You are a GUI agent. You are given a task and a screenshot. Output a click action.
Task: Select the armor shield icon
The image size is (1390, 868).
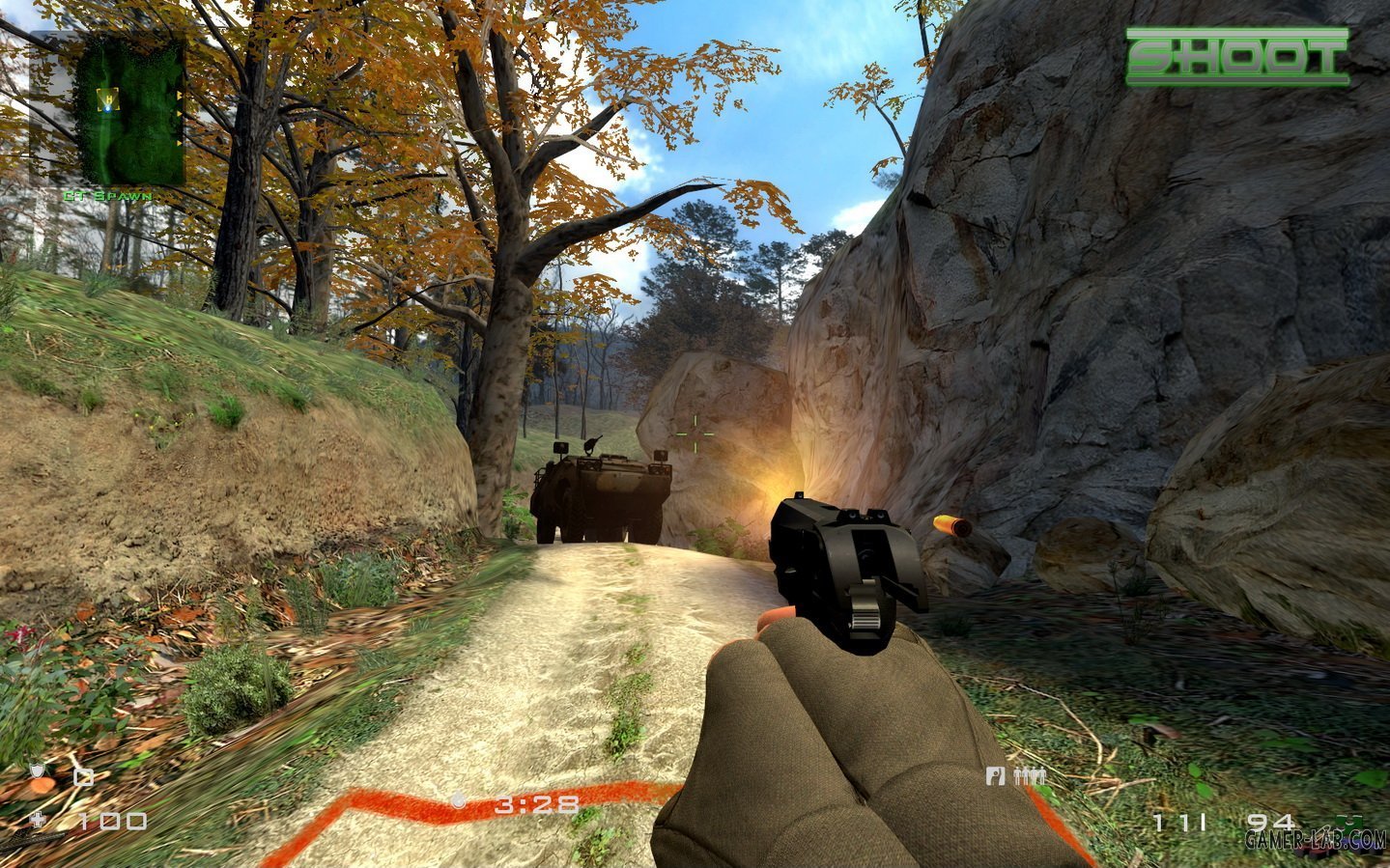pyautogui.click(x=38, y=772)
